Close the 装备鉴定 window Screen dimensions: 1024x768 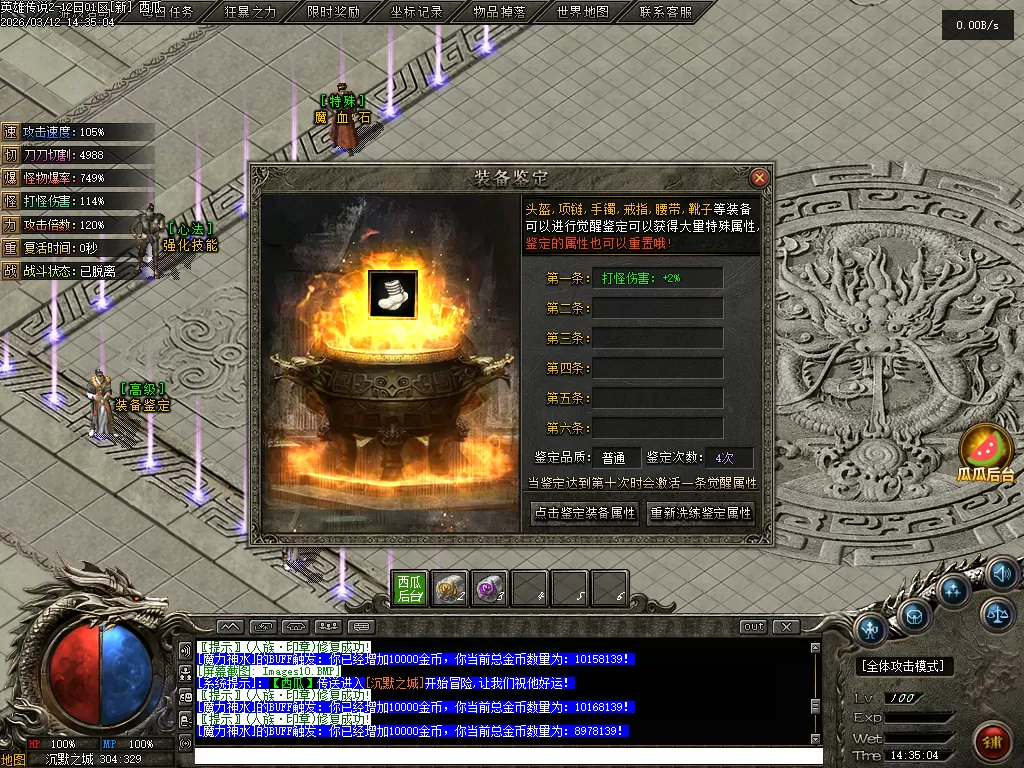coord(759,178)
